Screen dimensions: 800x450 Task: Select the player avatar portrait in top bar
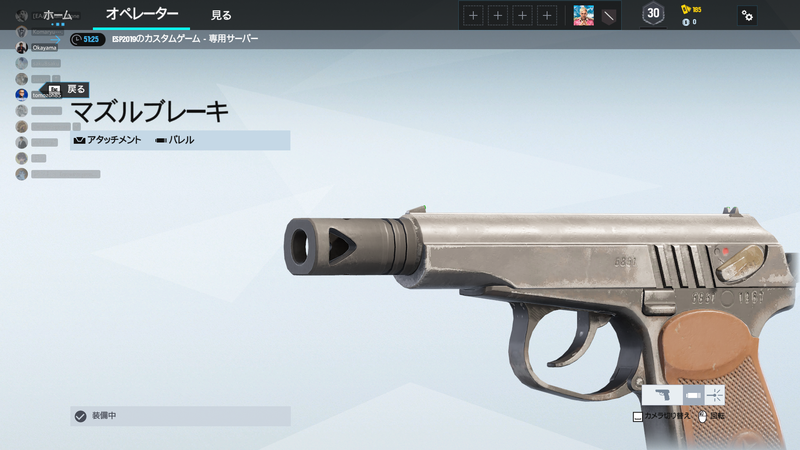pyautogui.click(x=583, y=15)
